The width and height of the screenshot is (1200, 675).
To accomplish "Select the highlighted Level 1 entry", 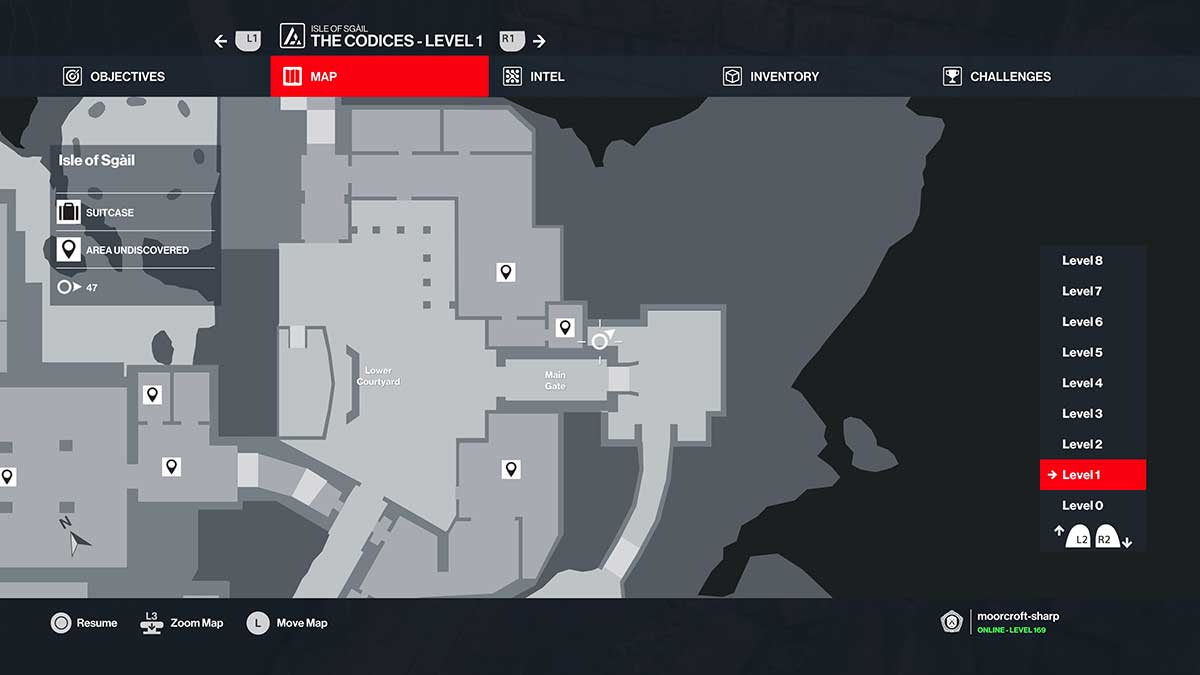I will coord(1092,475).
